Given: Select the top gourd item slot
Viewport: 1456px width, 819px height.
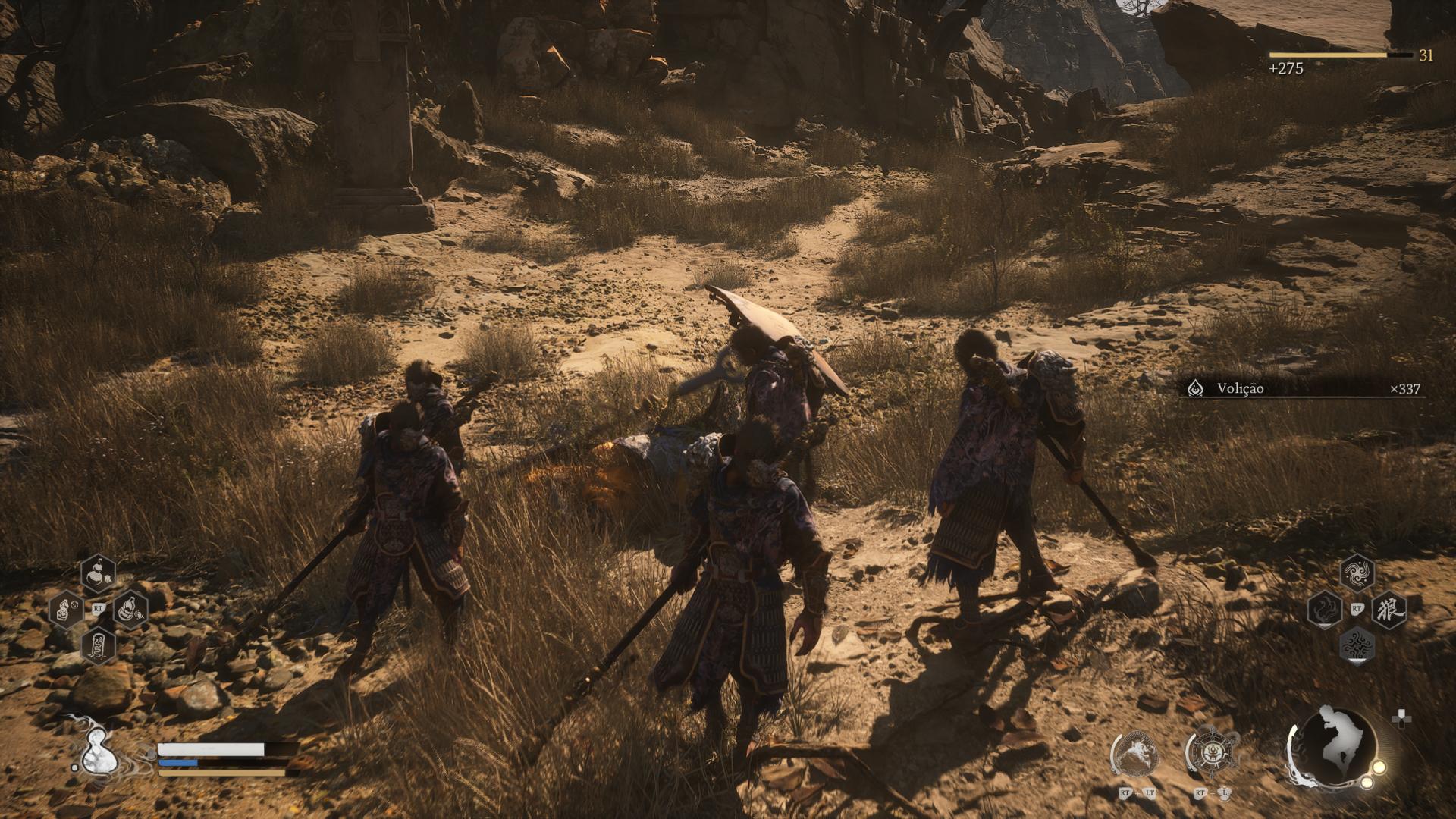Looking at the screenshot, I should pos(98,573).
